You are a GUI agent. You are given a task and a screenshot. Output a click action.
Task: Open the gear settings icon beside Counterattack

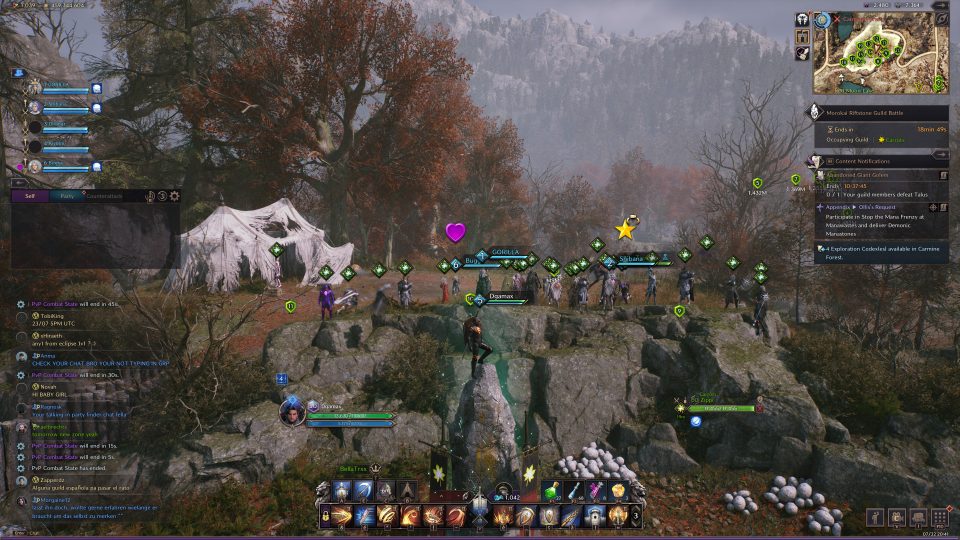(175, 196)
